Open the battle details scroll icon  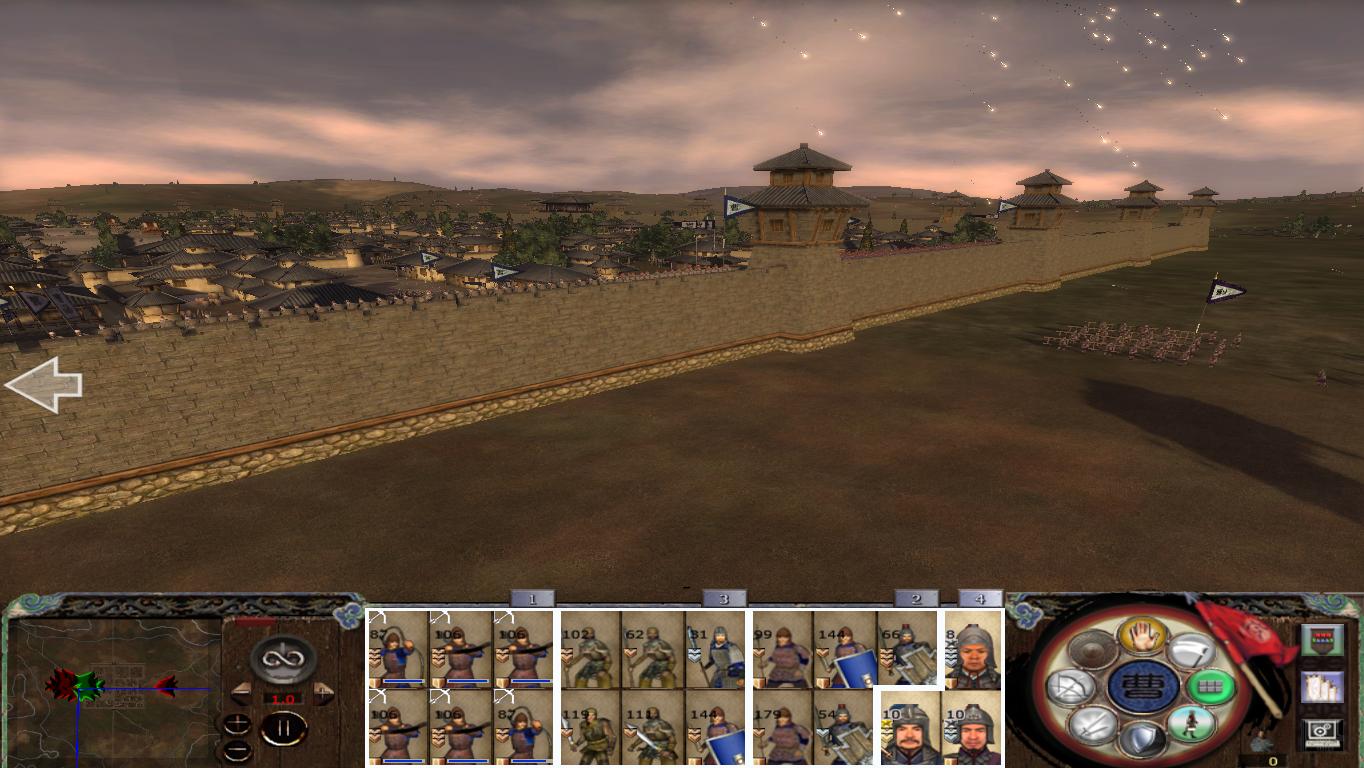pyautogui.click(x=1323, y=687)
